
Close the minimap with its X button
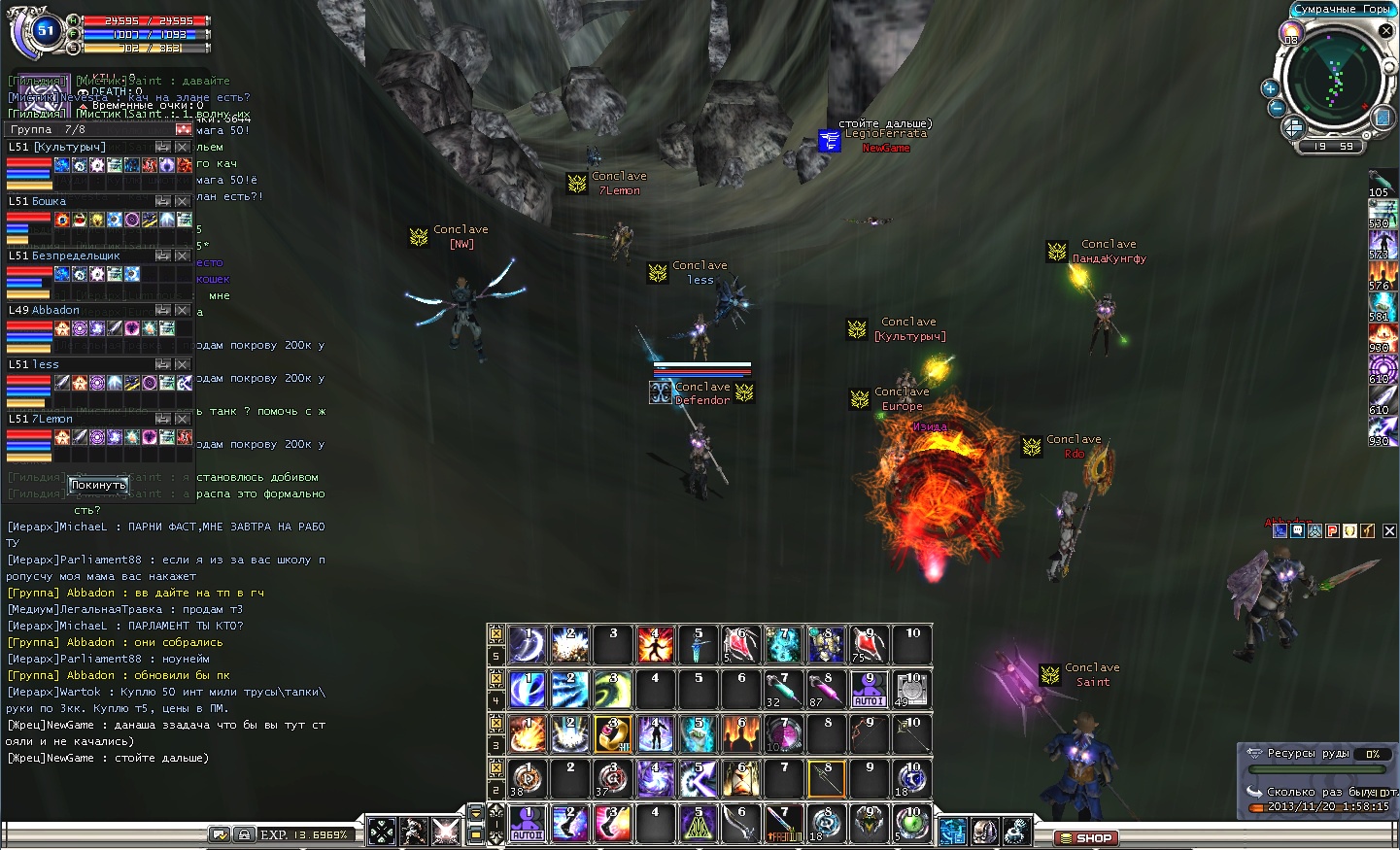click(x=1386, y=31)
